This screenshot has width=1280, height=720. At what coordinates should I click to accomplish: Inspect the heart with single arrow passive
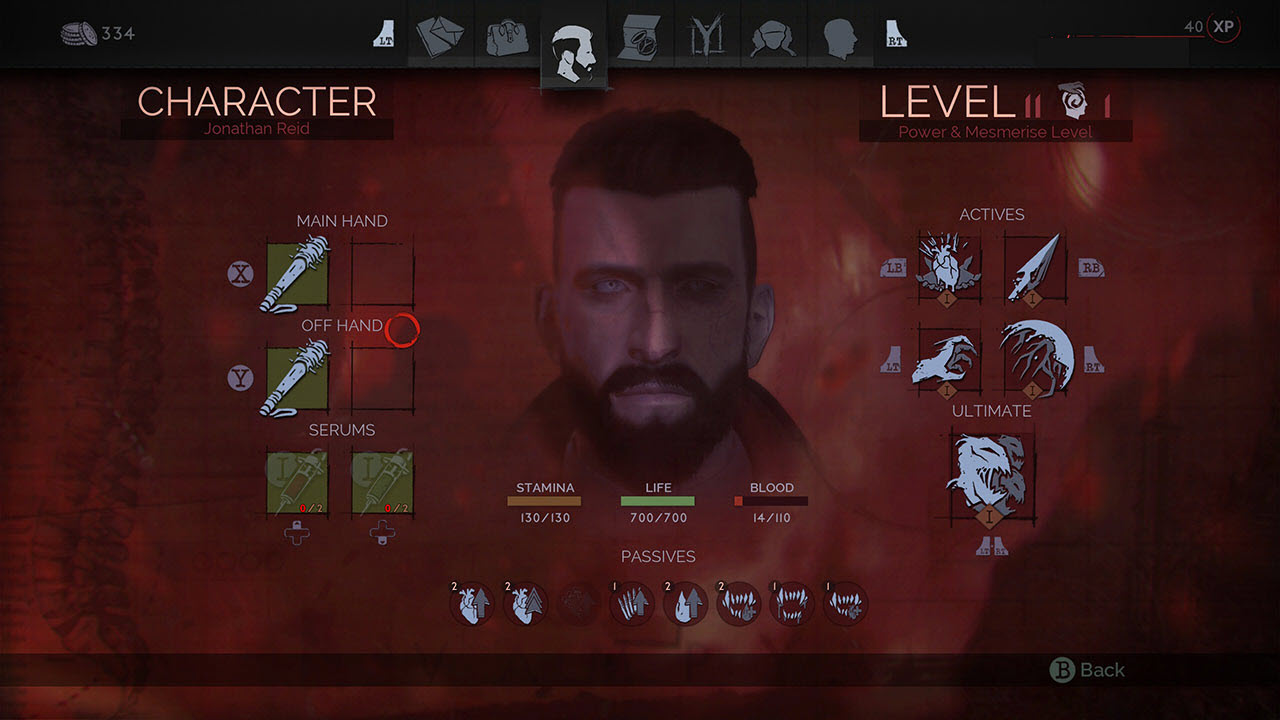[x=472, y=604]
